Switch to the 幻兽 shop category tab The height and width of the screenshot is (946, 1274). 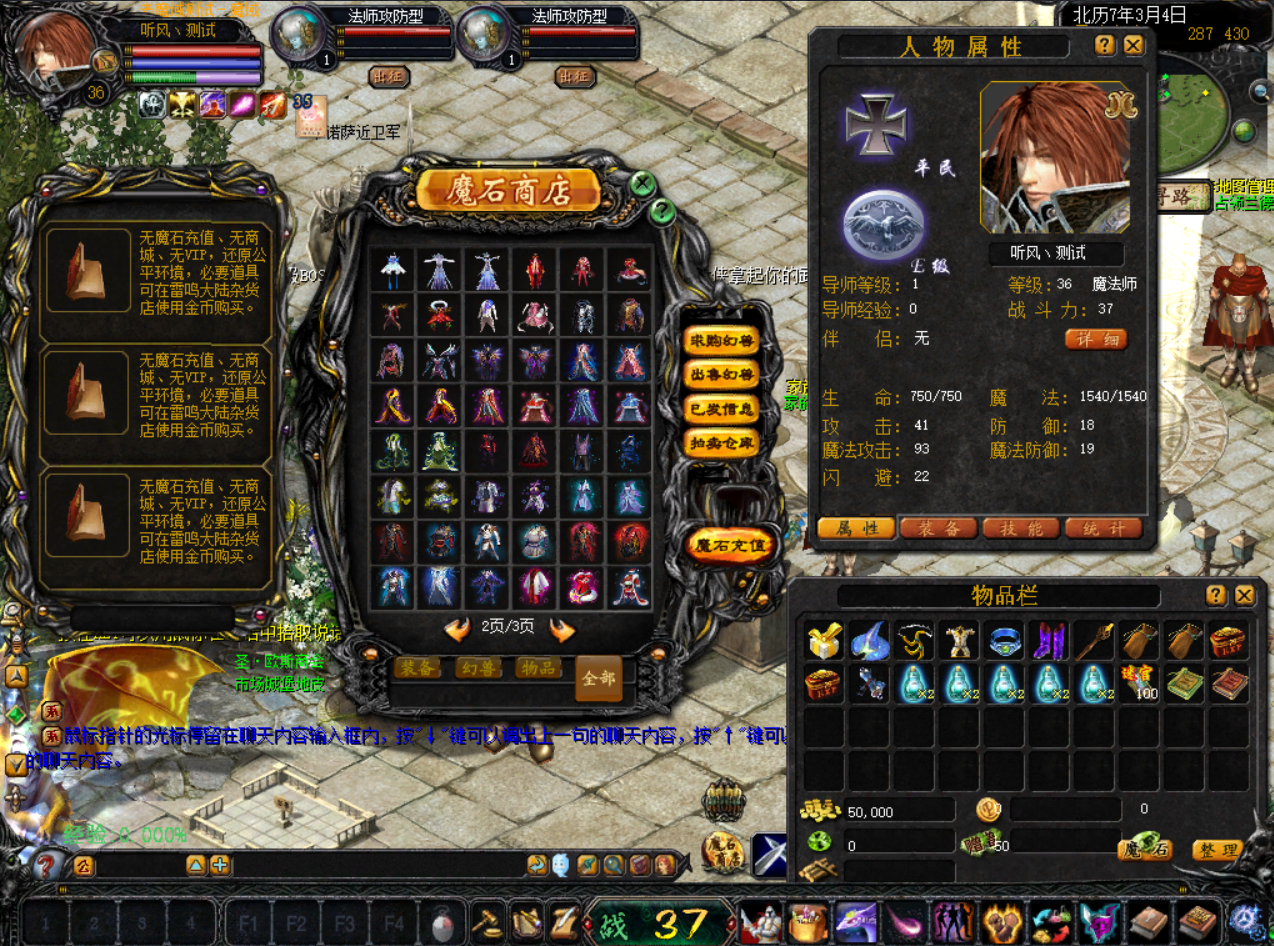point(479,668)
